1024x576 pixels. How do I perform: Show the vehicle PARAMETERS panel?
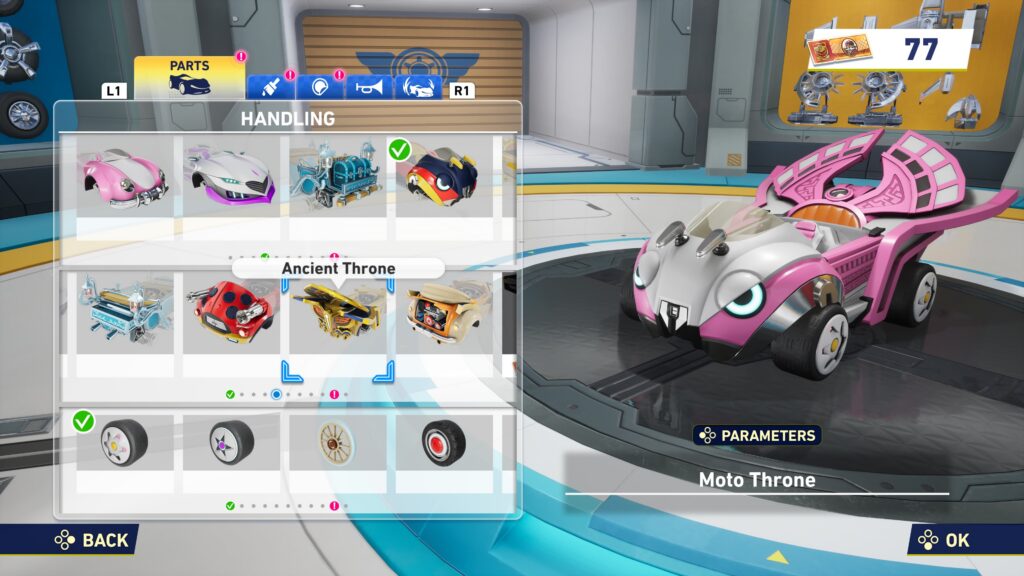tap(757, 436)
